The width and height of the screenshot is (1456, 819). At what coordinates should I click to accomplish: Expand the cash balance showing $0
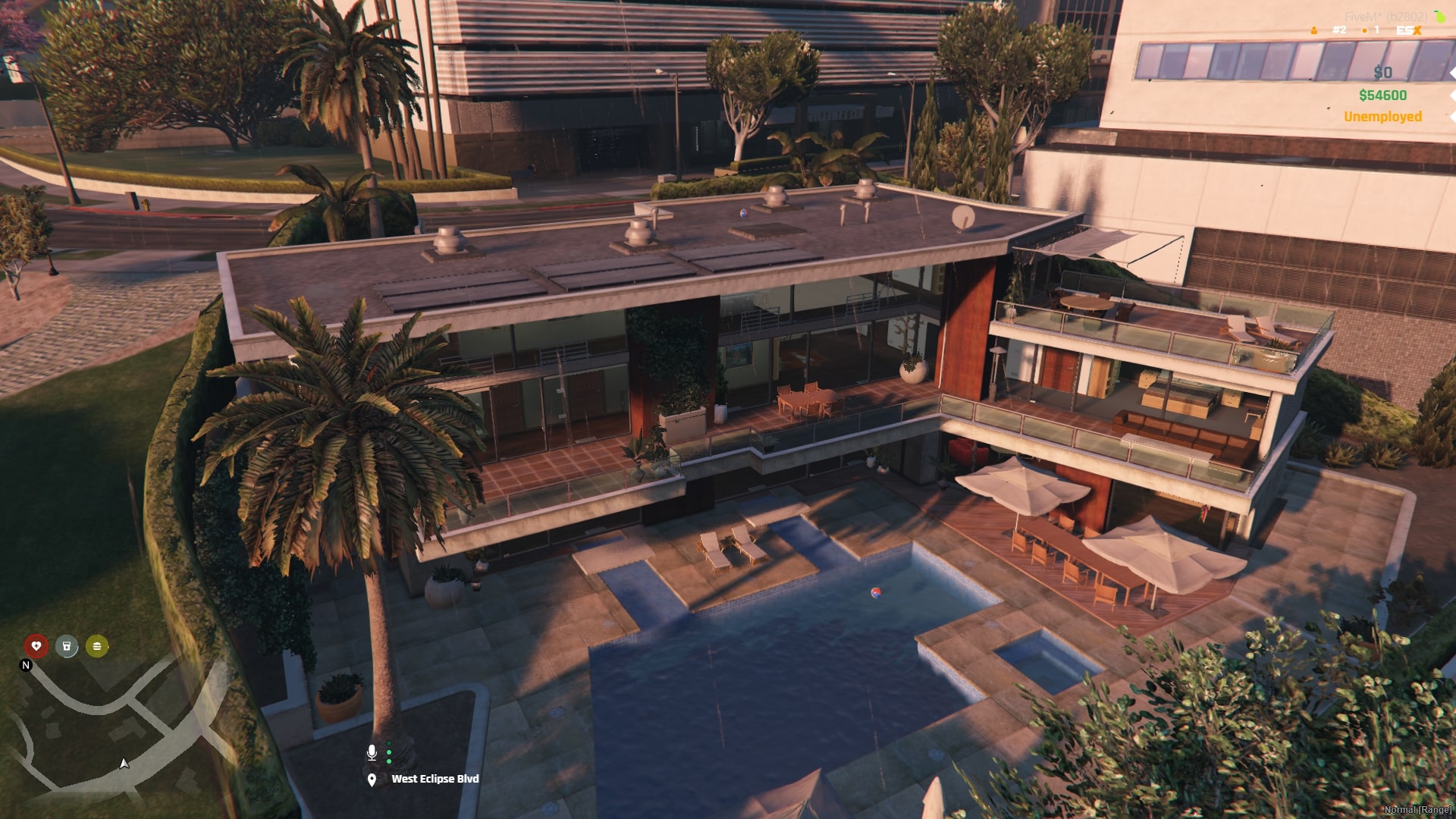pyautogui.click(x=1382, y=73)
